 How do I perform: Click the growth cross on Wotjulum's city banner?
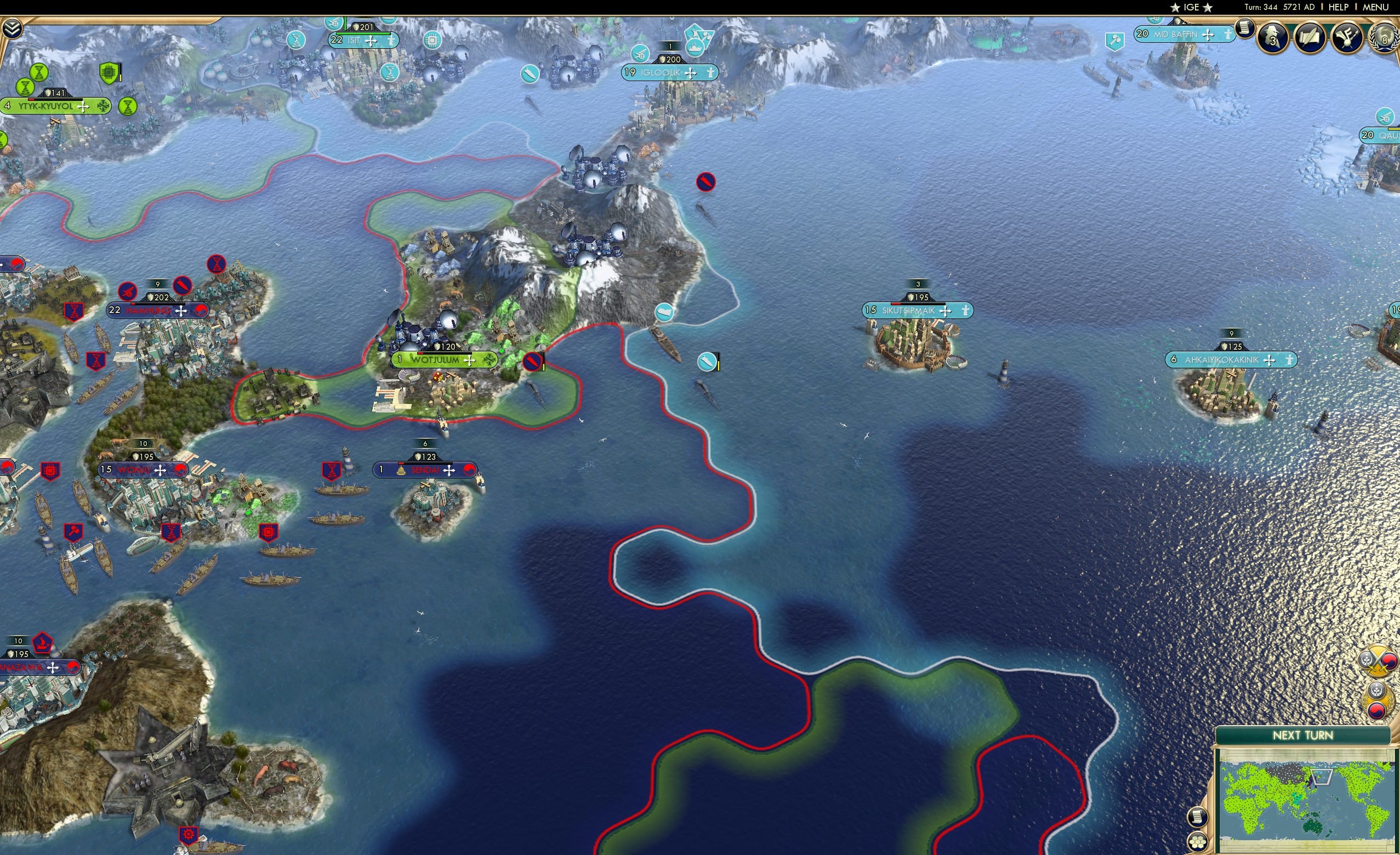point(469,361)
